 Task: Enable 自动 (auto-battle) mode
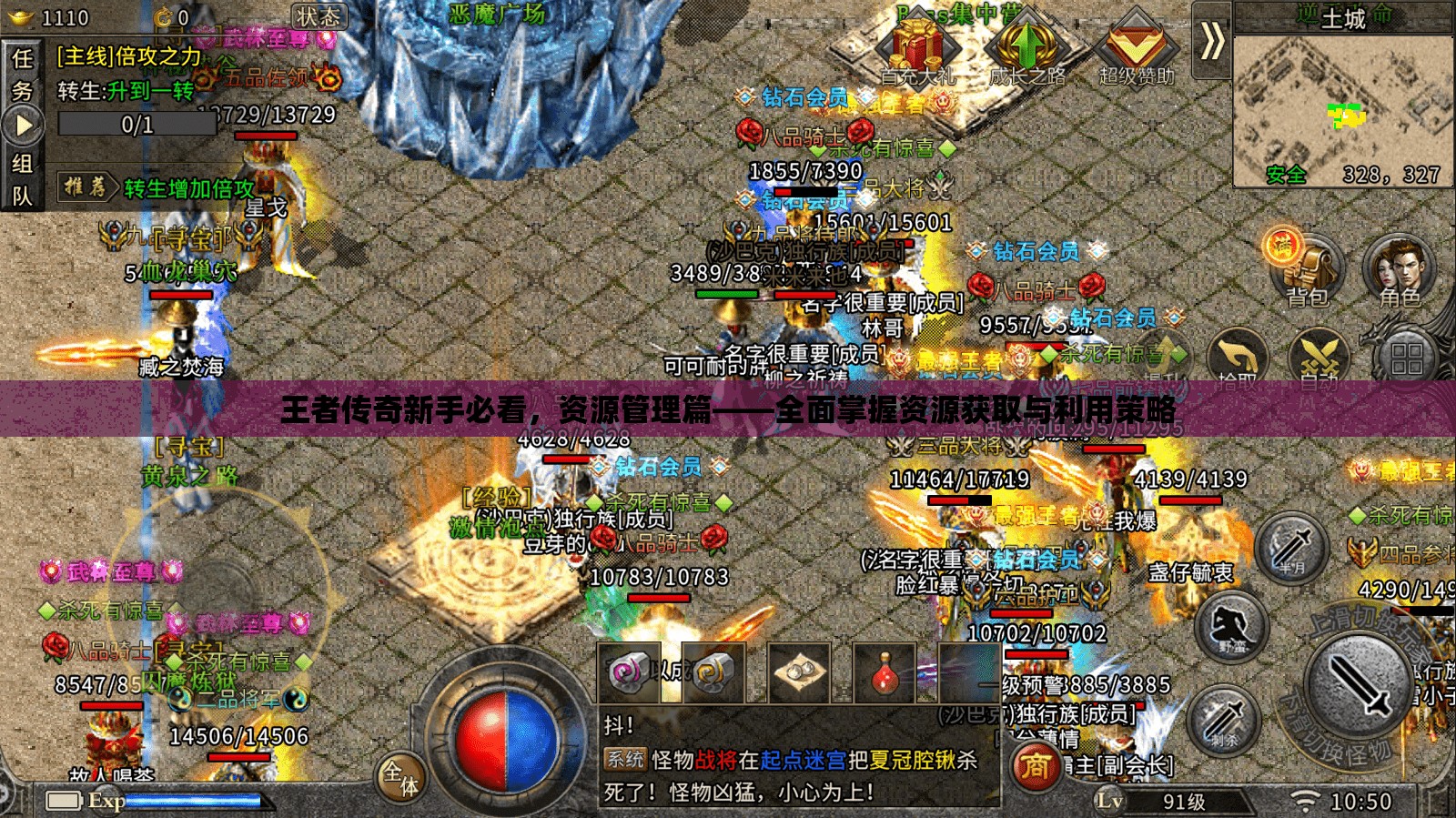coord(1319,353)
